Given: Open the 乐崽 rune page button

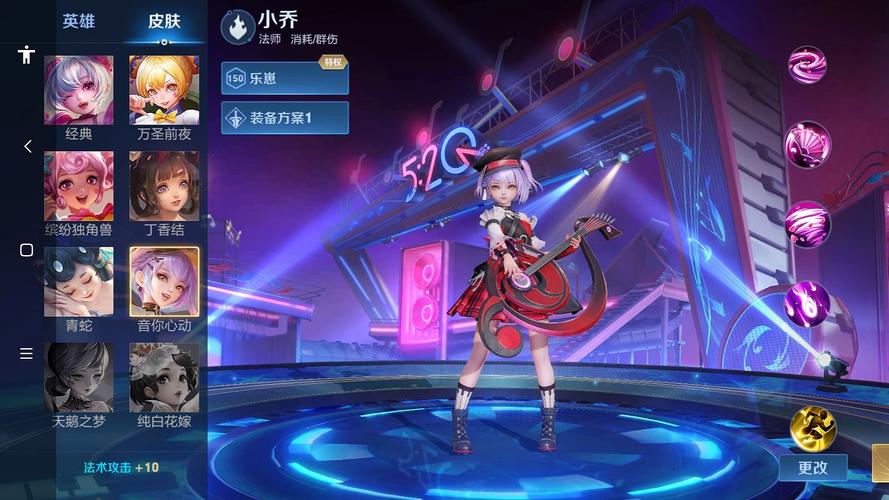Looking at the screenshot, I should pyautogui.click(x=285, y=77).
